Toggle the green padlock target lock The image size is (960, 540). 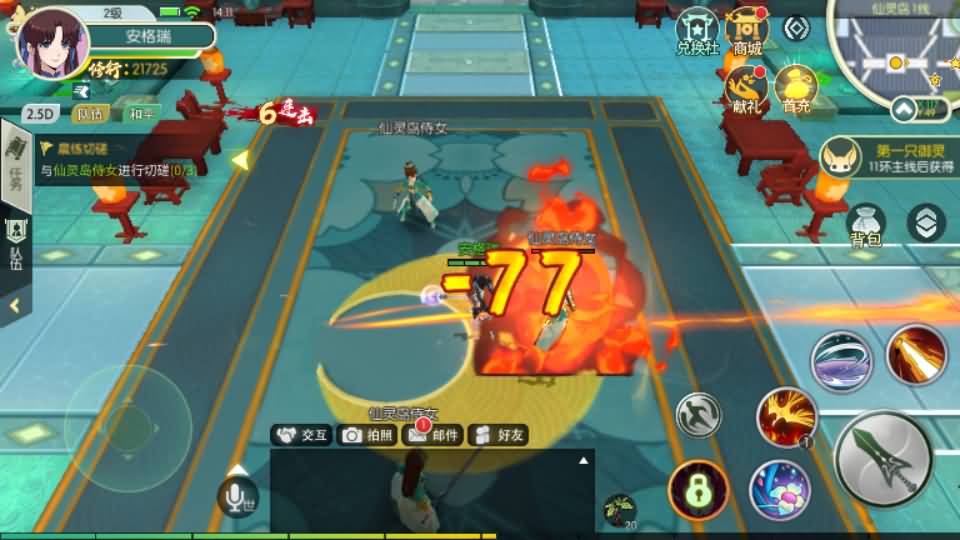coord(698,491)
